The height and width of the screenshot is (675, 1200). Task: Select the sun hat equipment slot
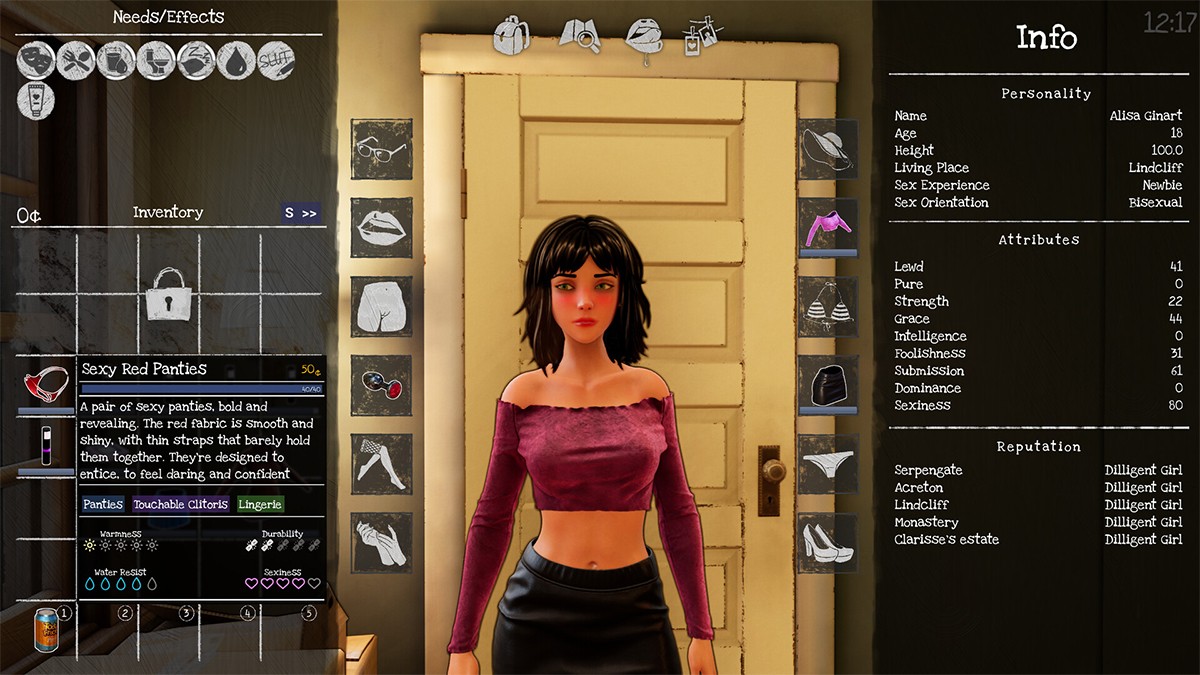coord(828,150)
